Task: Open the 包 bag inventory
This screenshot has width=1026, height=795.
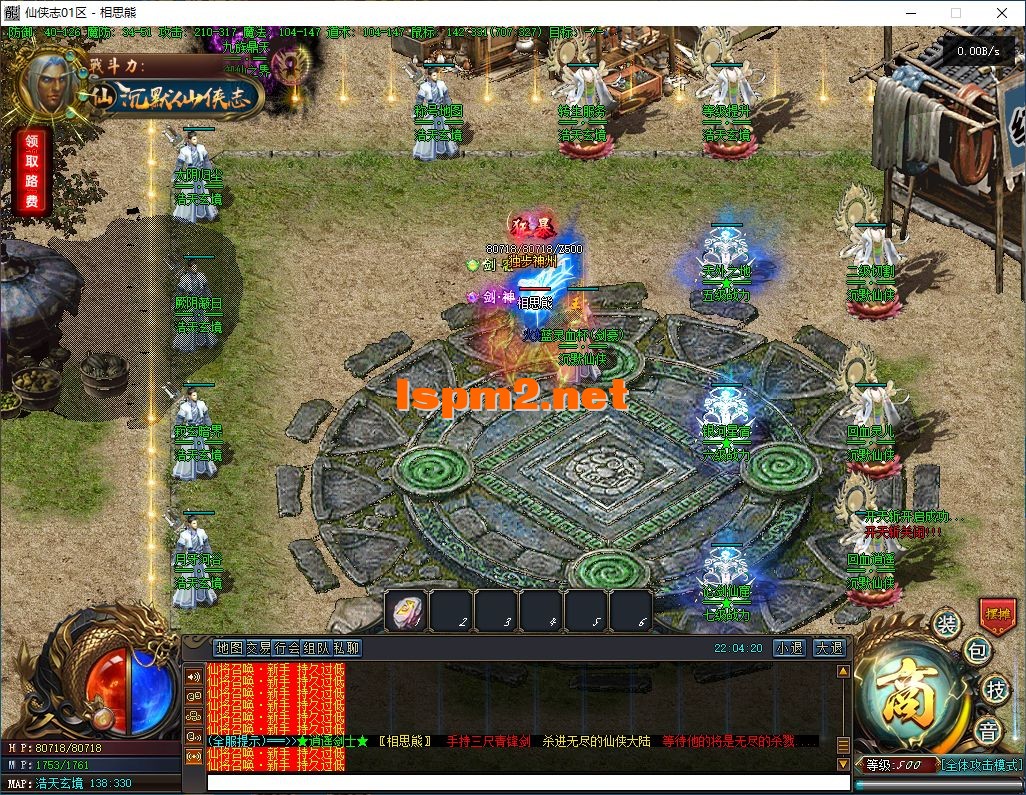Action: (978, 652)
